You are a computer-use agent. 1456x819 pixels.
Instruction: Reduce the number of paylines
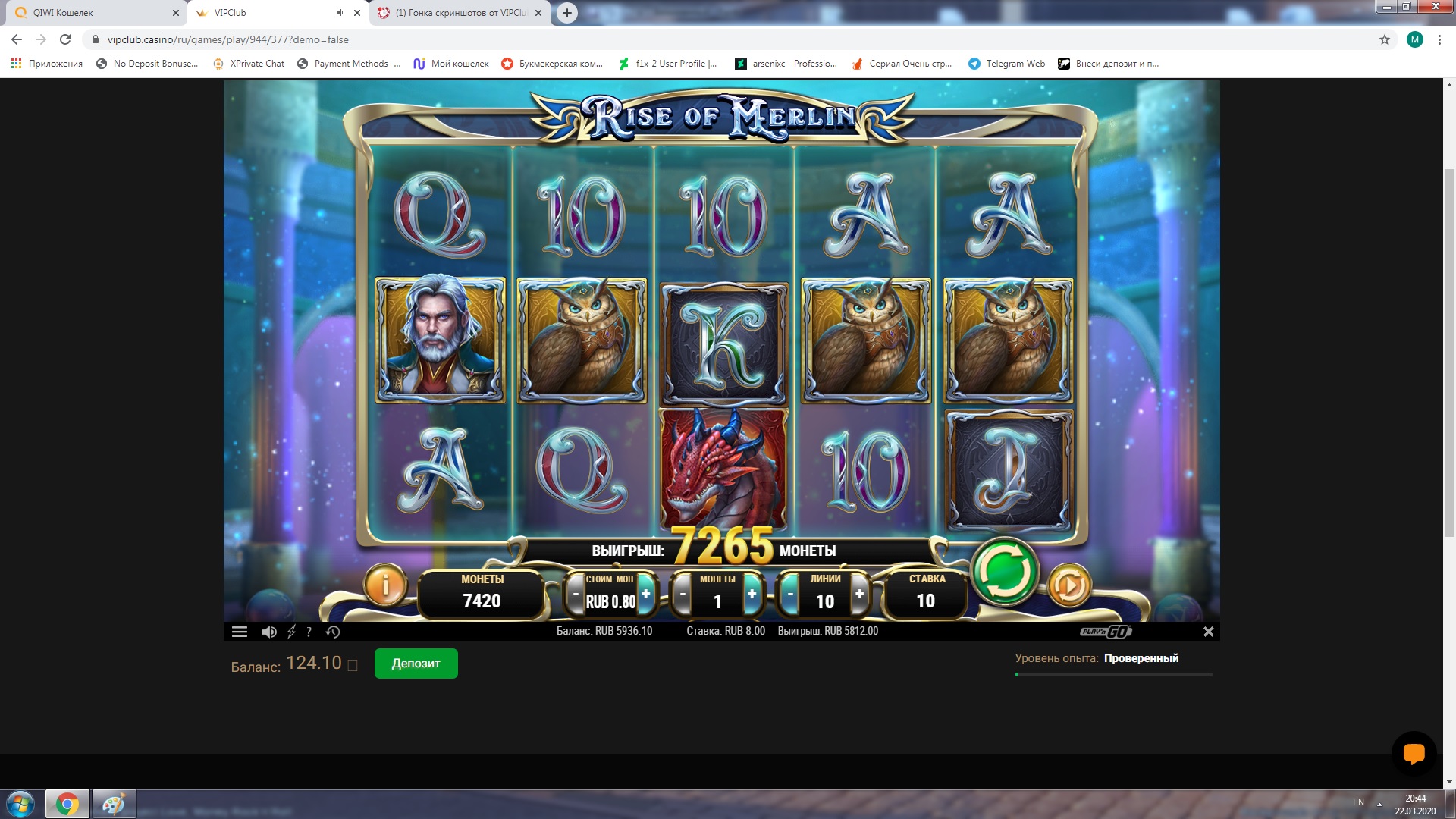coord(790,595)
